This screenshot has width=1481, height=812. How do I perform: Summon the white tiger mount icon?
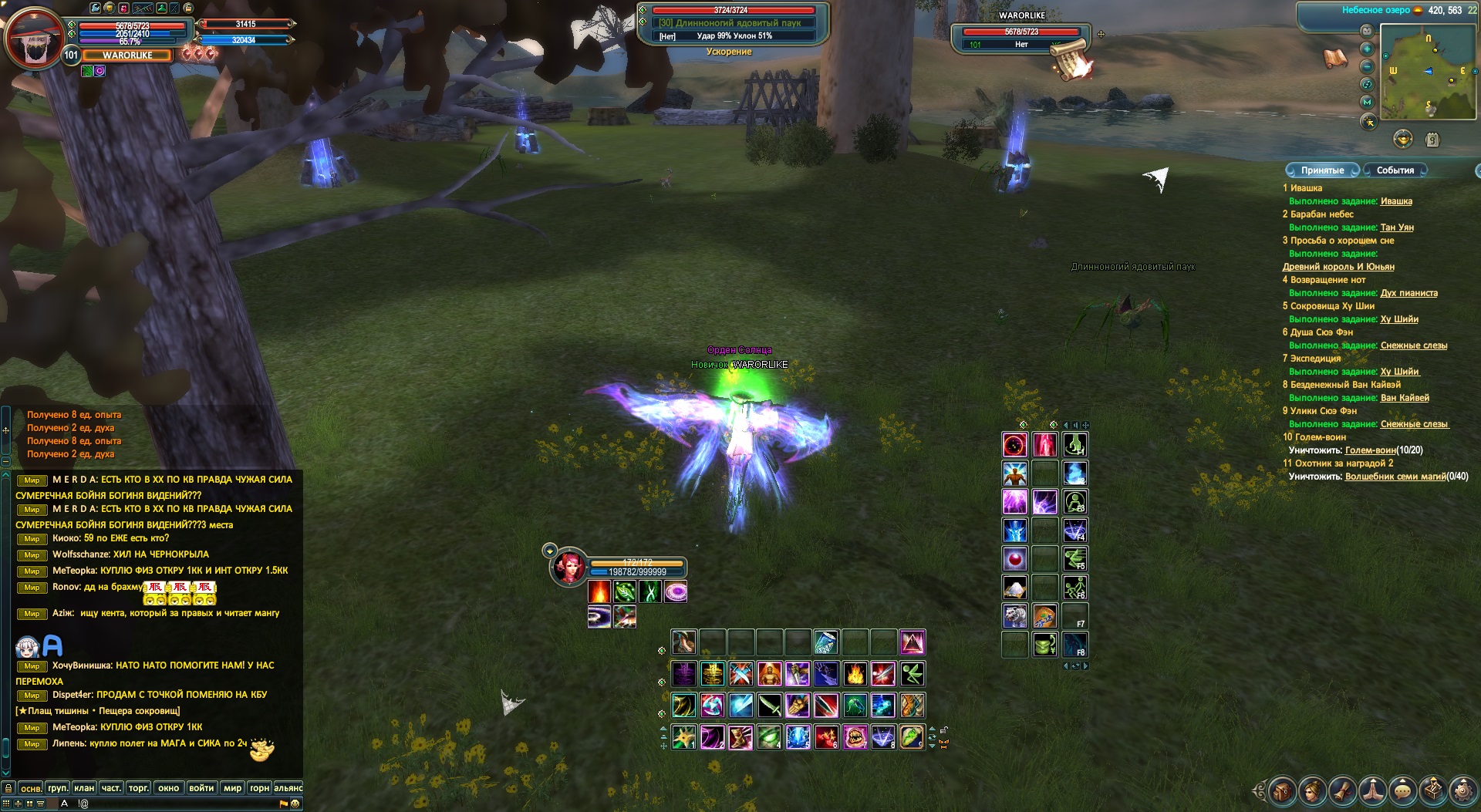pos(1014,616)
